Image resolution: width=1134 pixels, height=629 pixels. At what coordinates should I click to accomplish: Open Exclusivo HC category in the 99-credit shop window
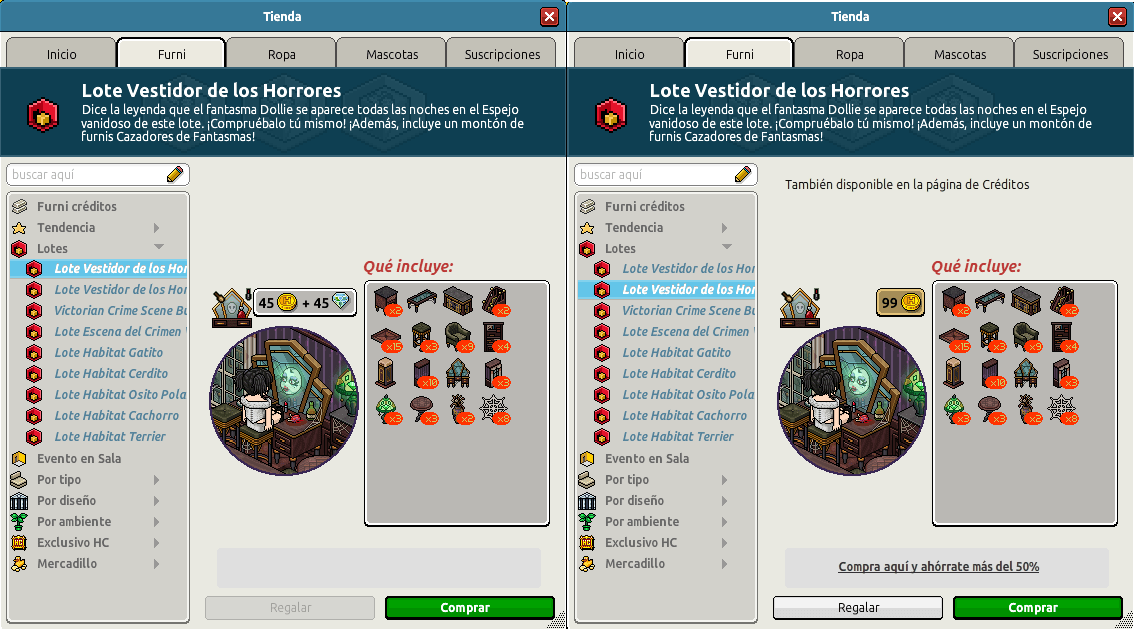click(x=640, y=543)
